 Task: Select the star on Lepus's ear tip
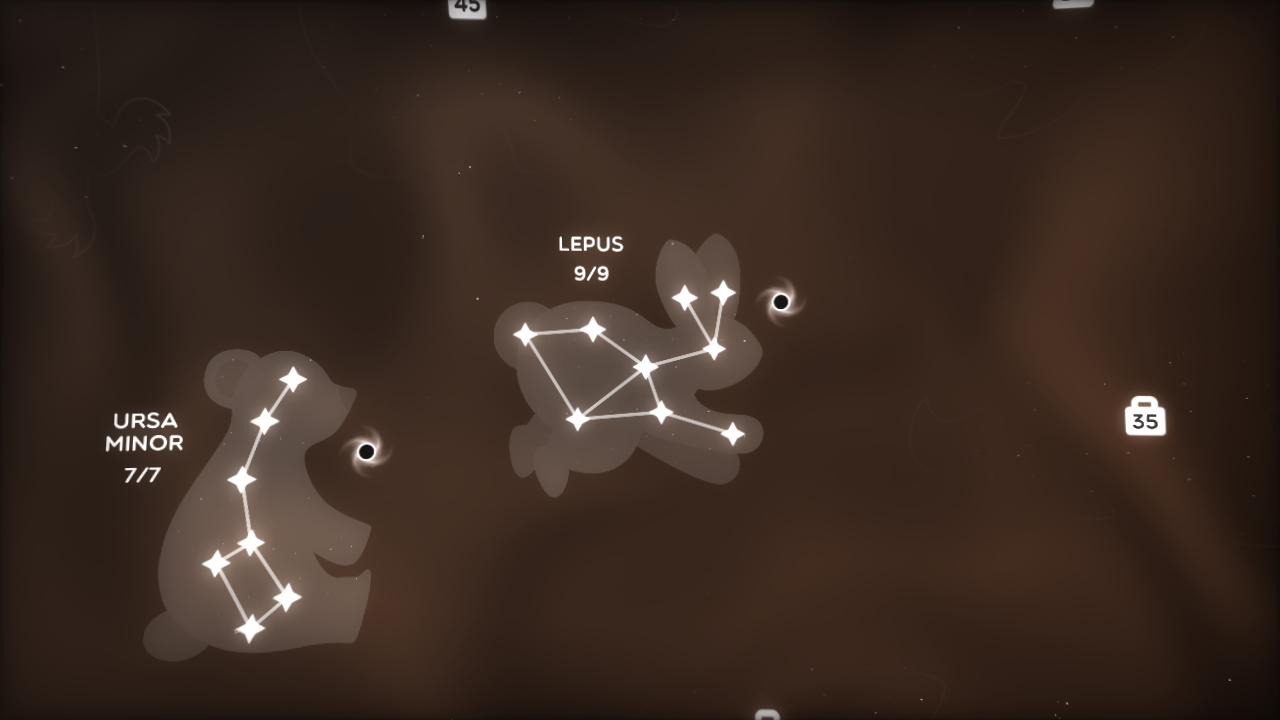click(x=722, y=290)
